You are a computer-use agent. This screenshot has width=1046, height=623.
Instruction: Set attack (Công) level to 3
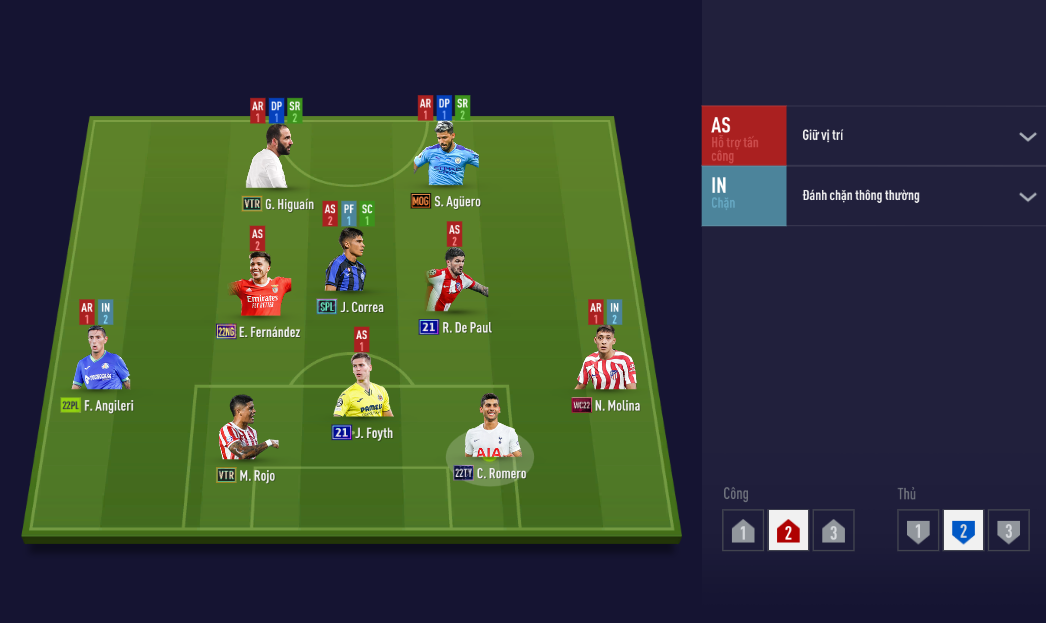pos(833,531)
